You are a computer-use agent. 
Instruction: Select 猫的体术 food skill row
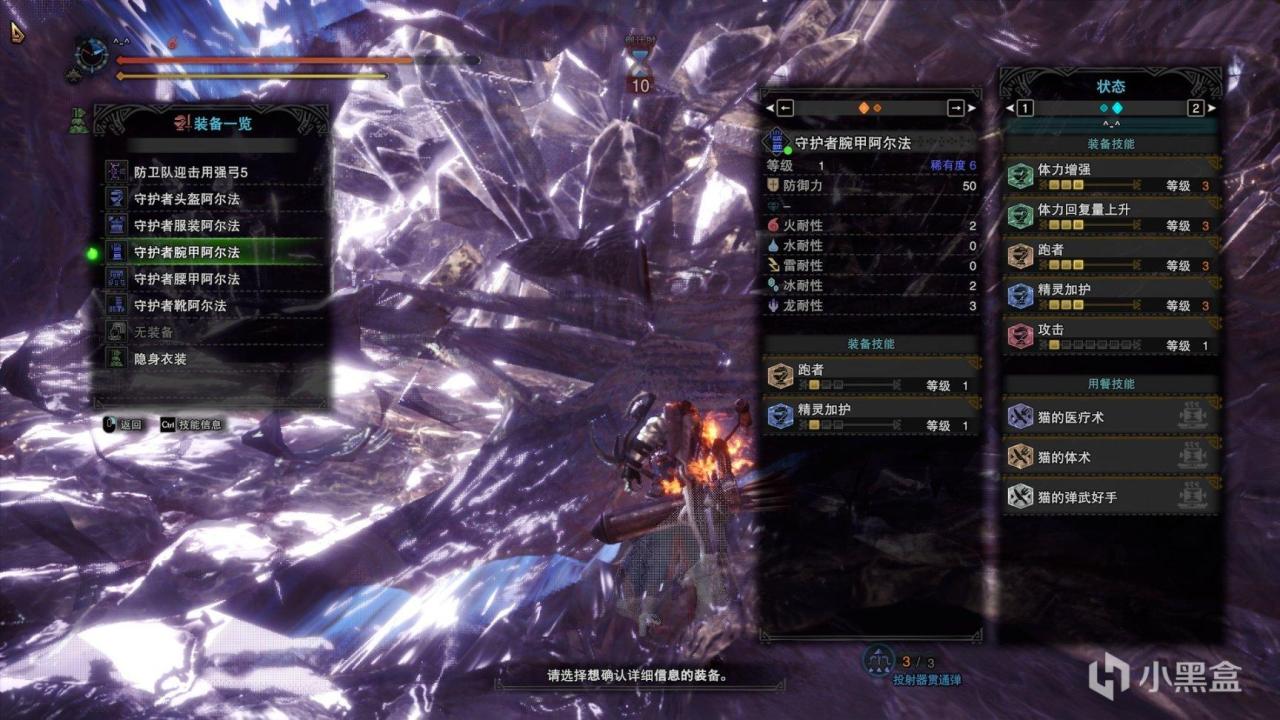tap(1112, 457)
